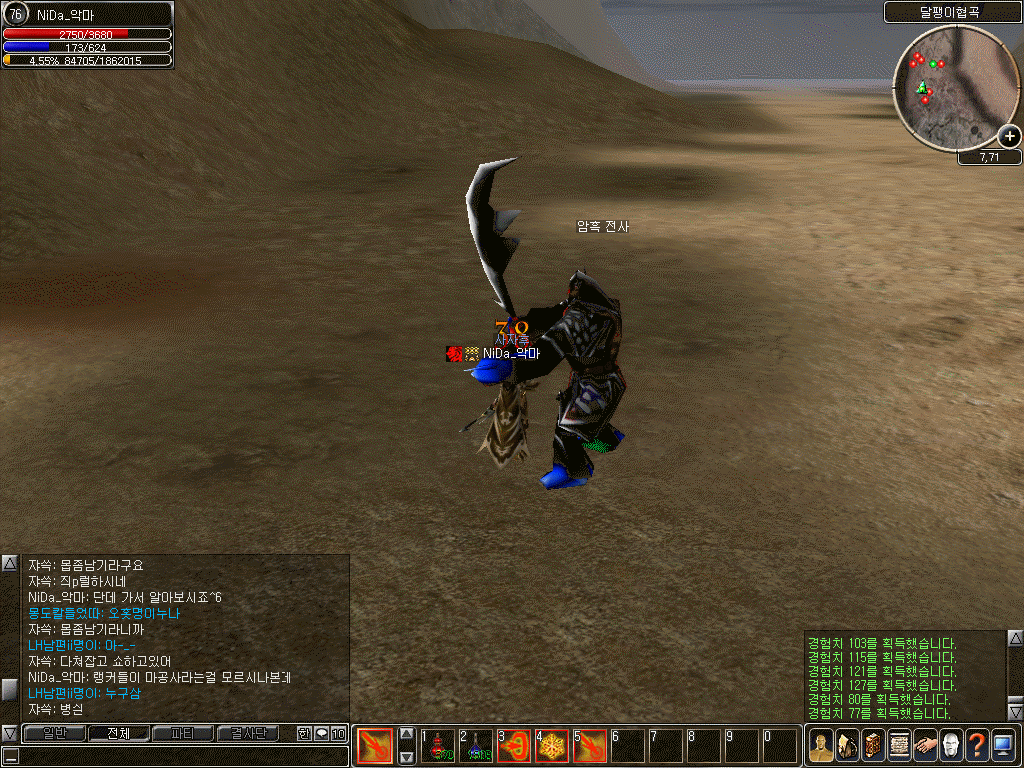Screen dimensions: 1024x768
Task: Open the spellbook icon in the menu bar
Action: tap(873, 746)
